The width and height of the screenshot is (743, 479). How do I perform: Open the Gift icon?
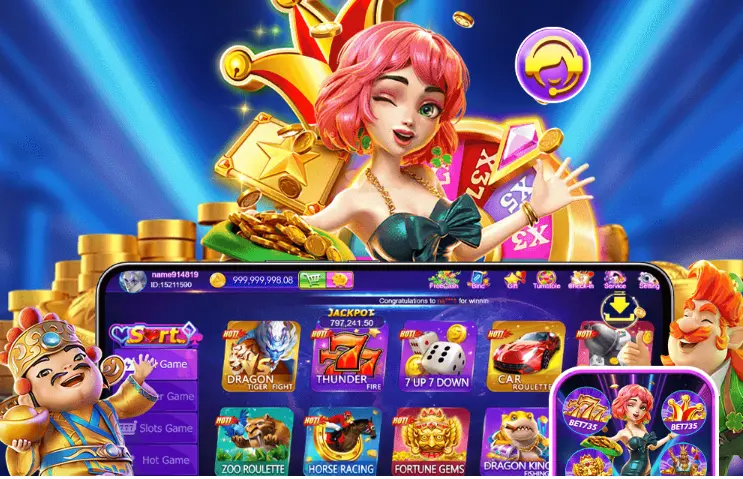(x=513, y=280)
